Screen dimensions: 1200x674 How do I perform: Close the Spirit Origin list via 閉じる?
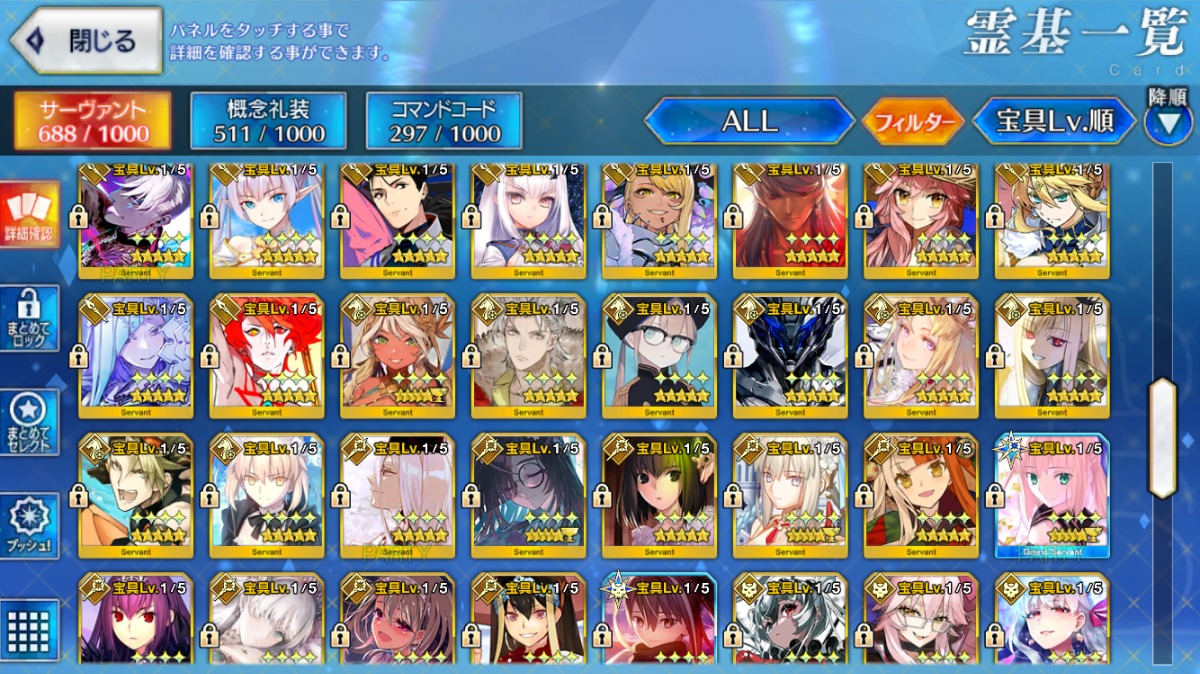[x=86, y=40]
